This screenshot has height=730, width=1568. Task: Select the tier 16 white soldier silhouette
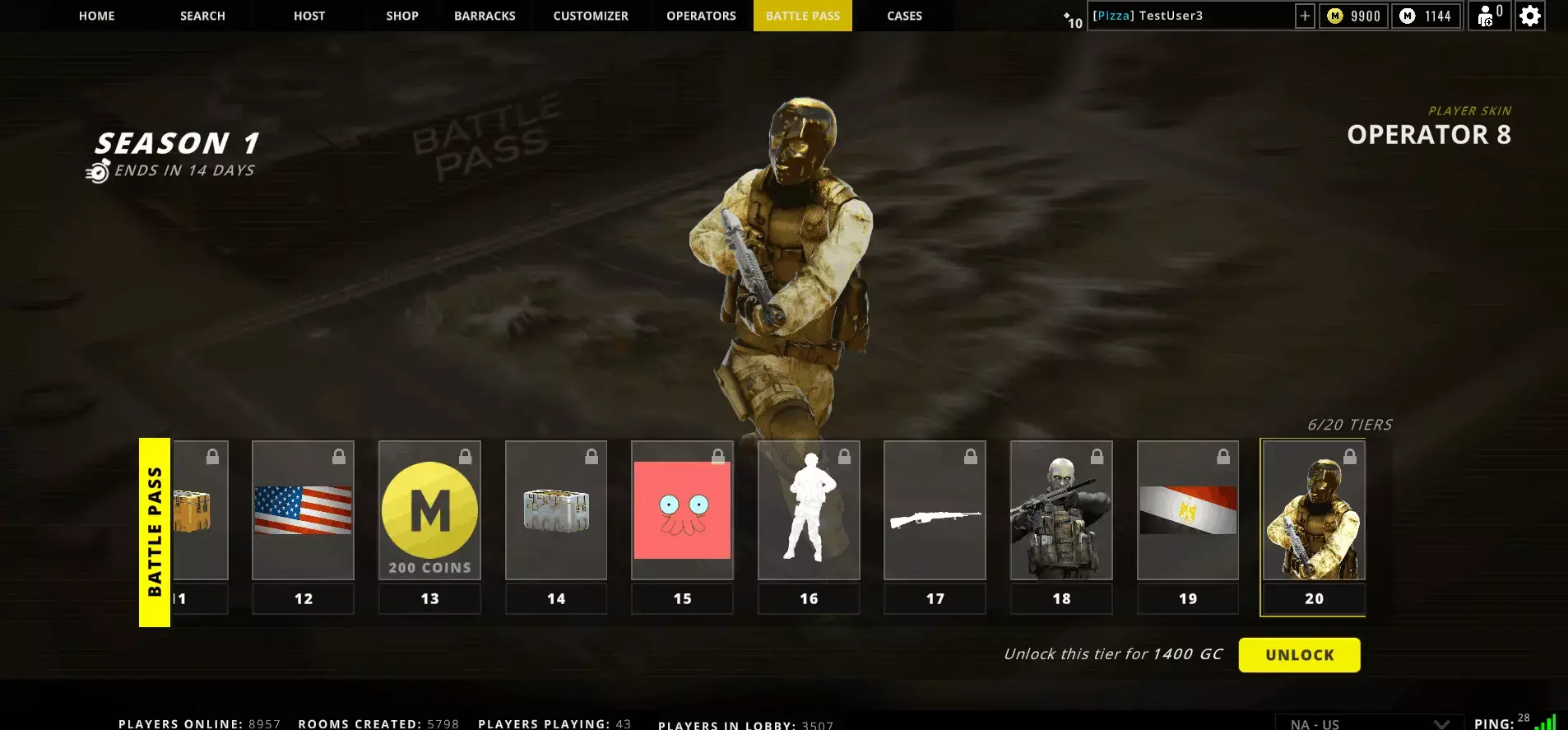coord(809,510)
